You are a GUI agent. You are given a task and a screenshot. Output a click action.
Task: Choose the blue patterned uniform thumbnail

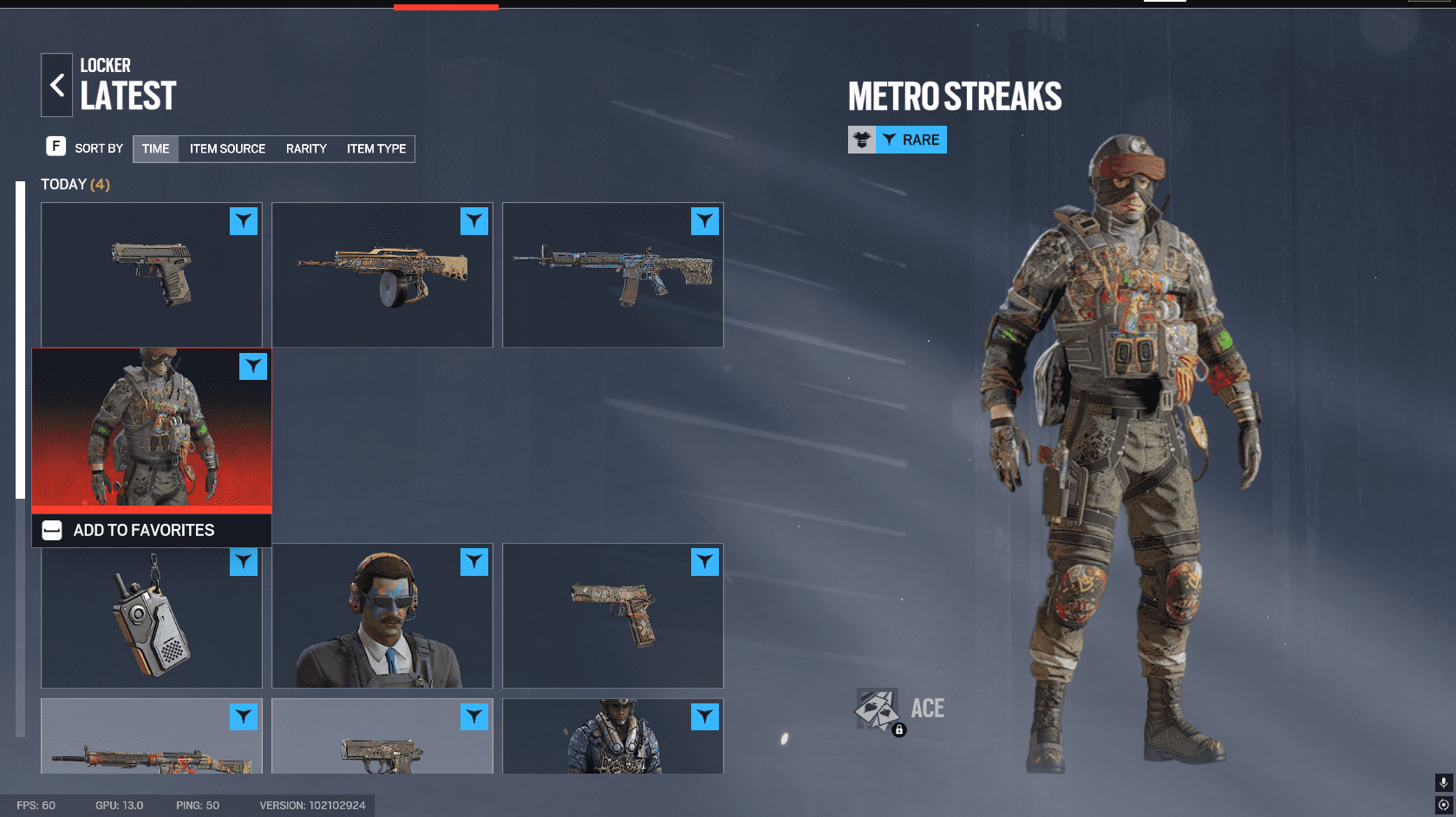point(612,737)
